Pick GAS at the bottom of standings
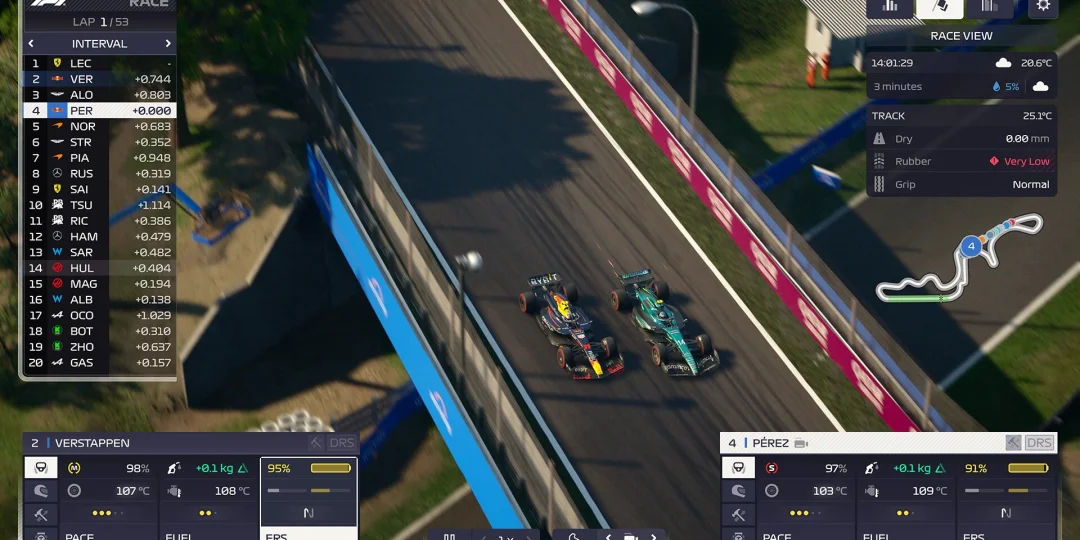Viewport: 1080px width, 540px height. click(x=99, y=363)
